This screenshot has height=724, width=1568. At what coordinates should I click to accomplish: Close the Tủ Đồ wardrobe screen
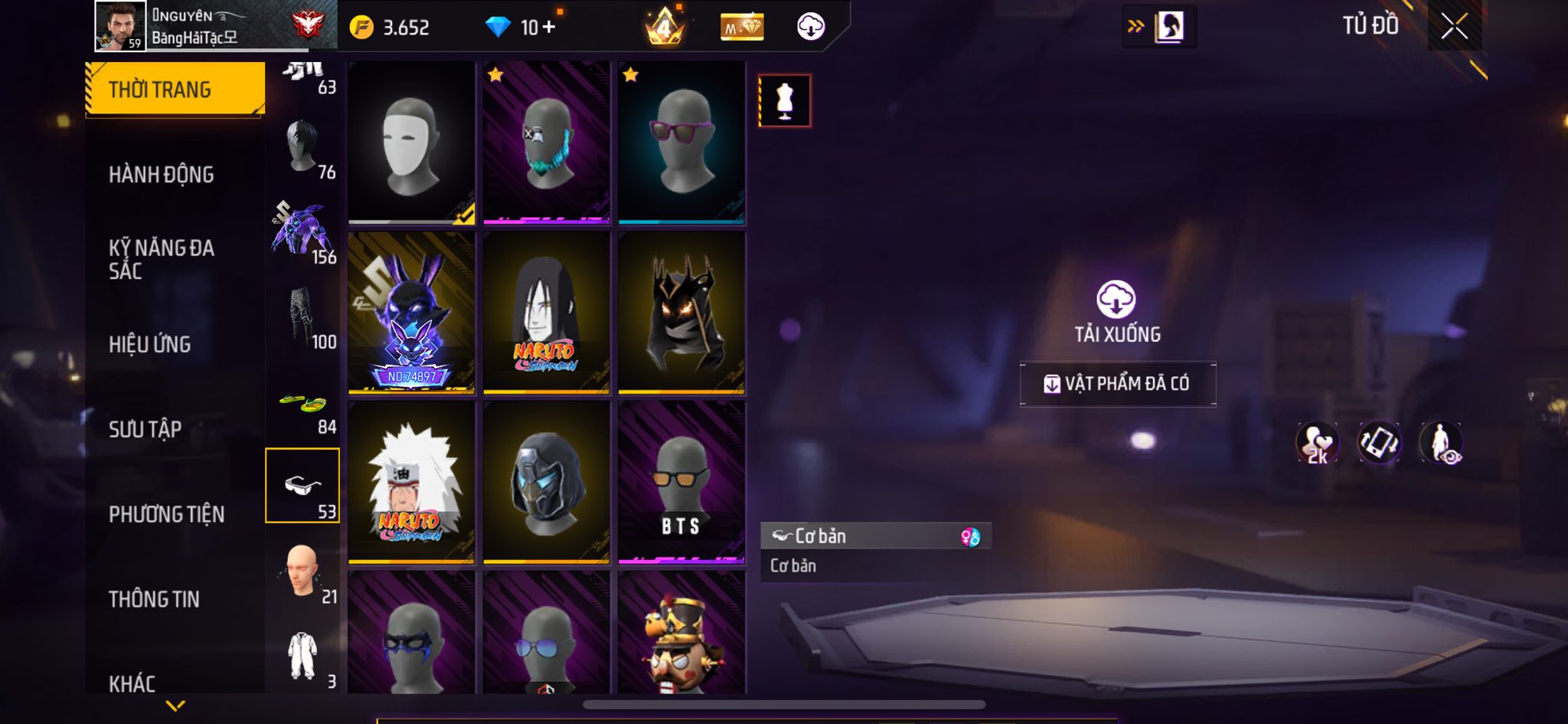coord(1454,28)
